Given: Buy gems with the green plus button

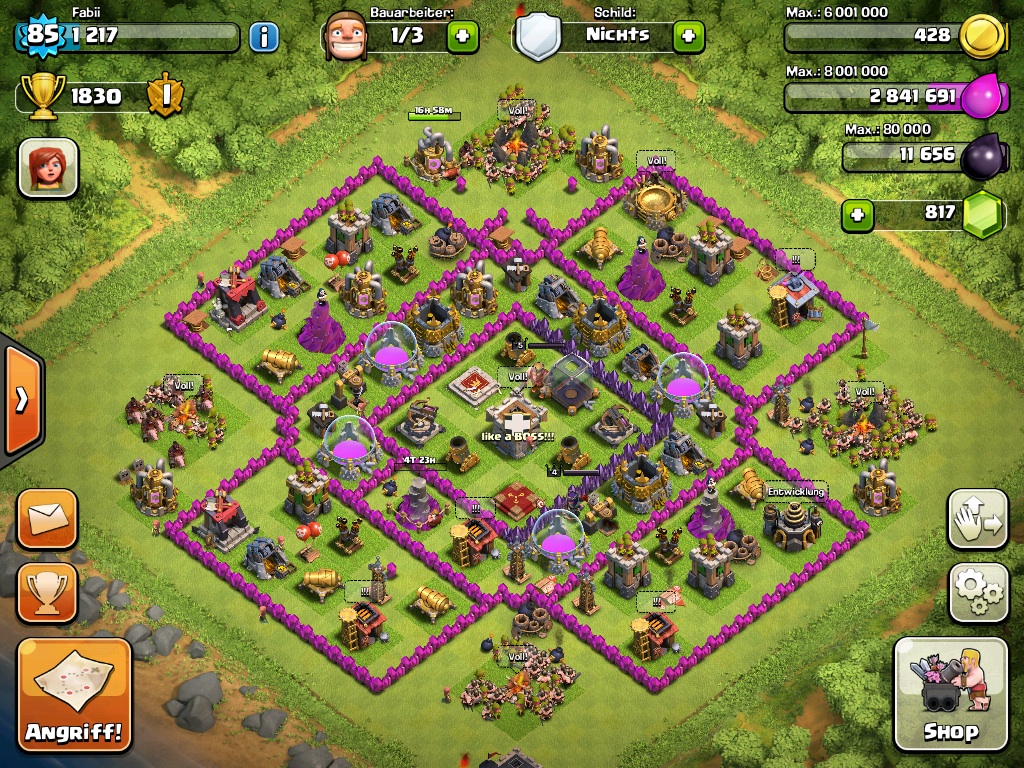Looking at the screenshot, I should 856,214.
